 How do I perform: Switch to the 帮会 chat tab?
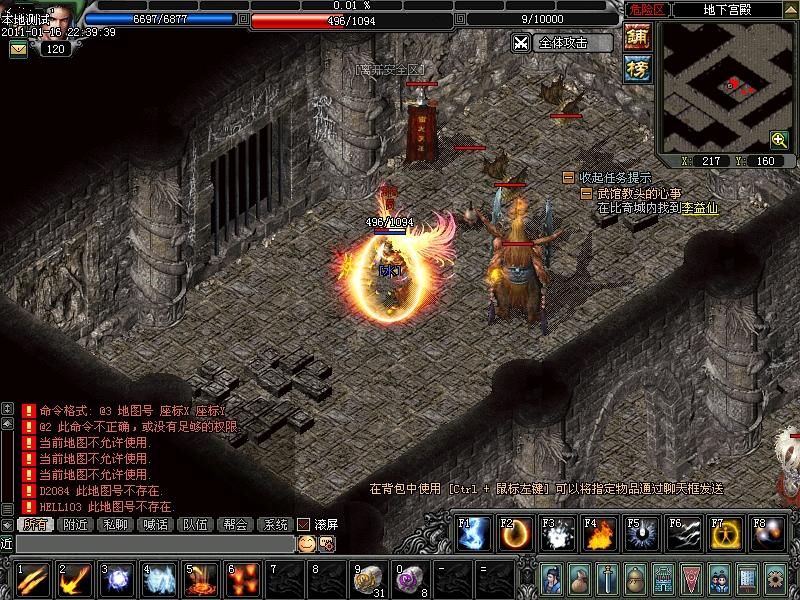235,524
